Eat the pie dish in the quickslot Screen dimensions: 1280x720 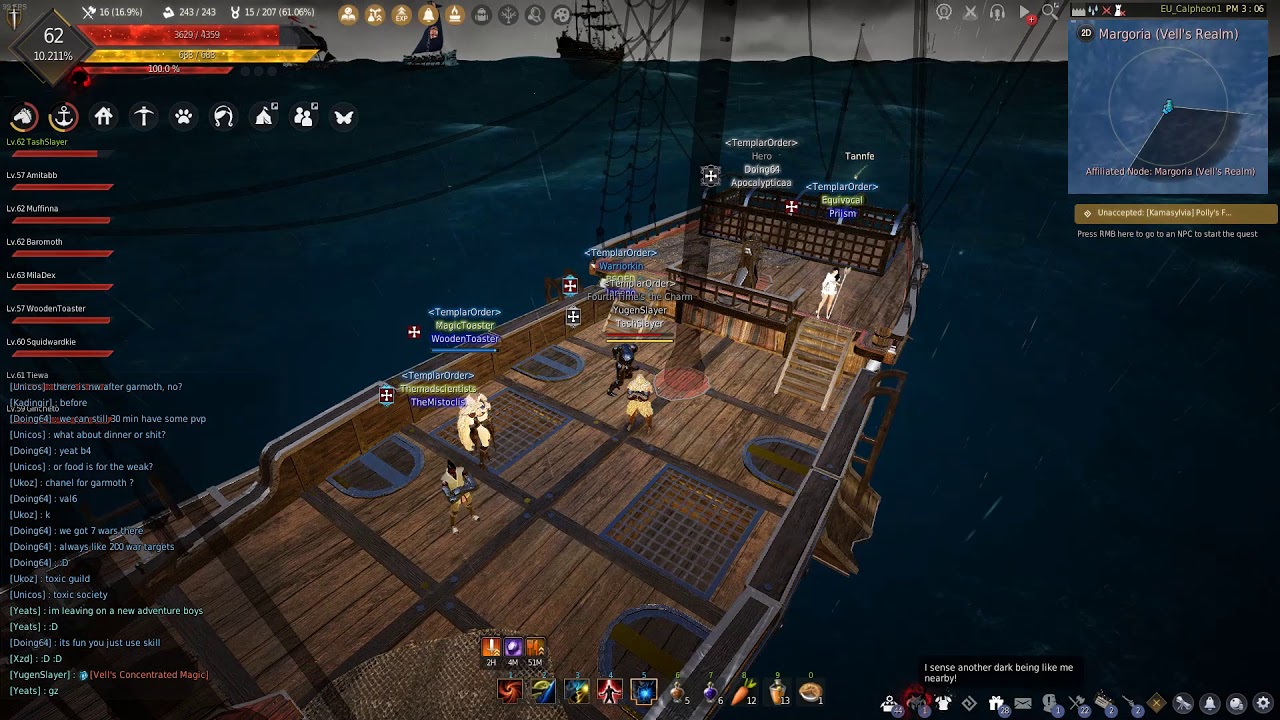tap(810, 691)
